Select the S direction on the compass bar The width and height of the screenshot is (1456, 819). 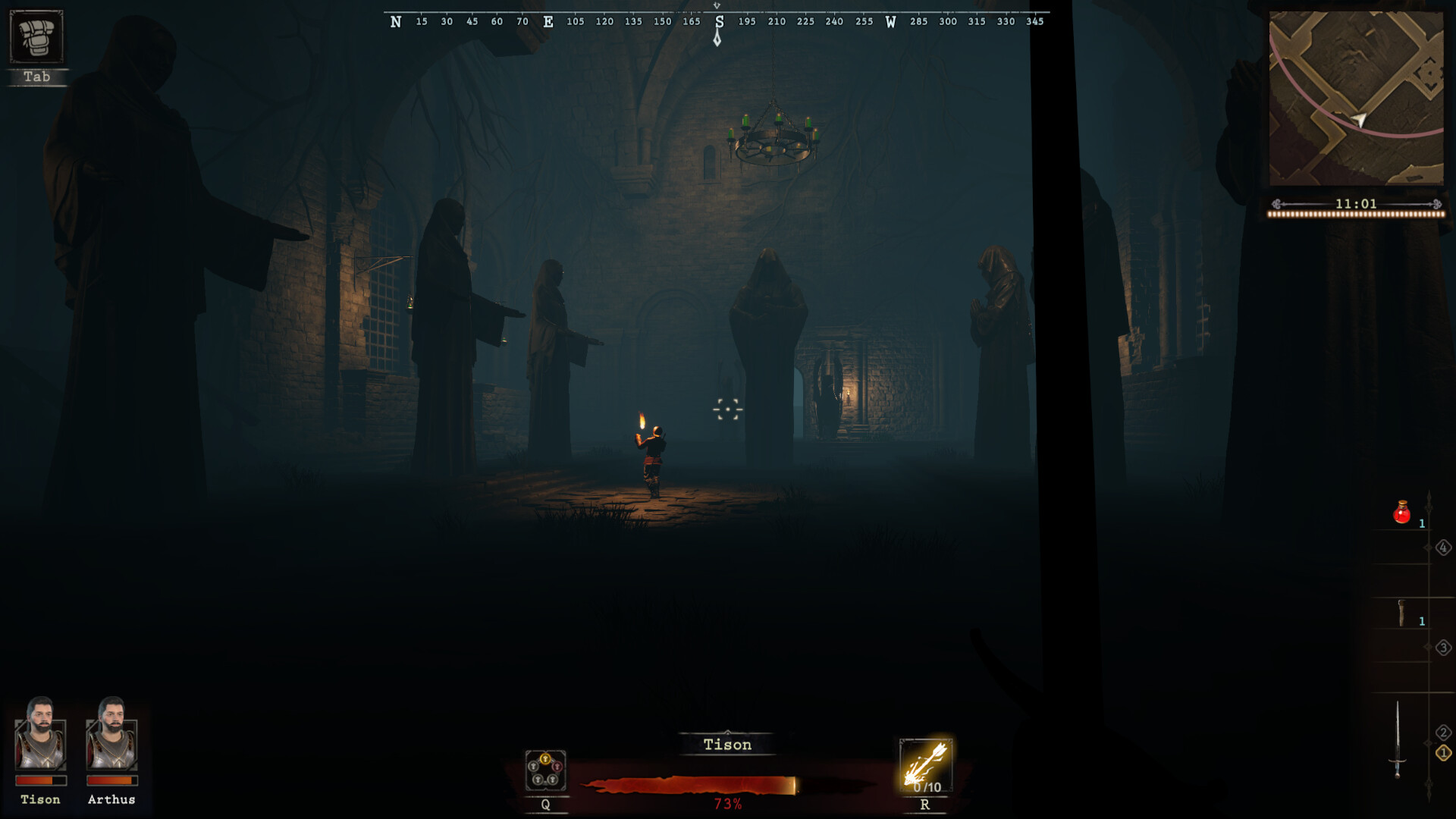point(718,22)
